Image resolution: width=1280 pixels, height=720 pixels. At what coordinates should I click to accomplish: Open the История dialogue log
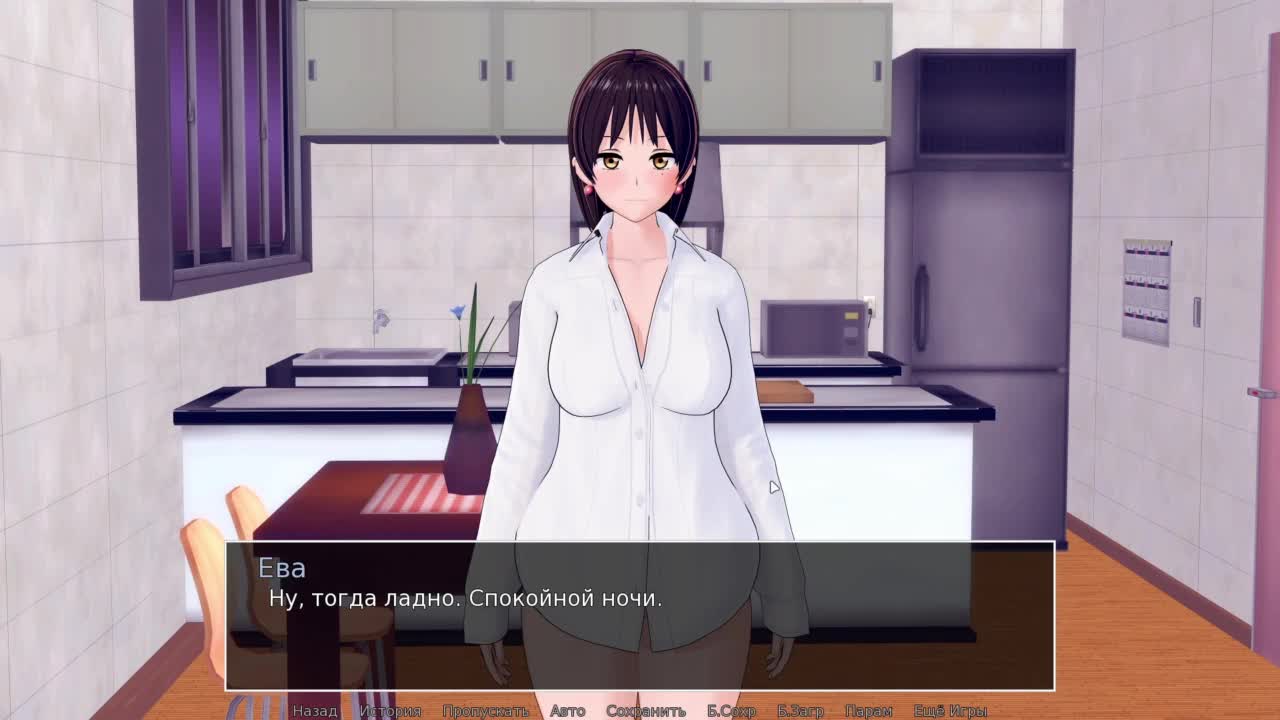click(x=390, y=711)
